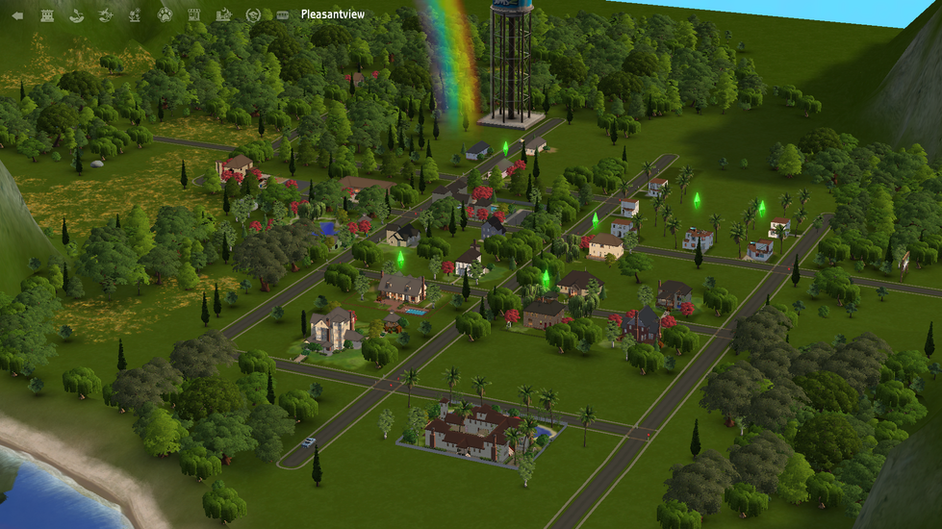This screenshot has width=942, height=529.
Task: Select the paw print icon
Action: [165, 15]
